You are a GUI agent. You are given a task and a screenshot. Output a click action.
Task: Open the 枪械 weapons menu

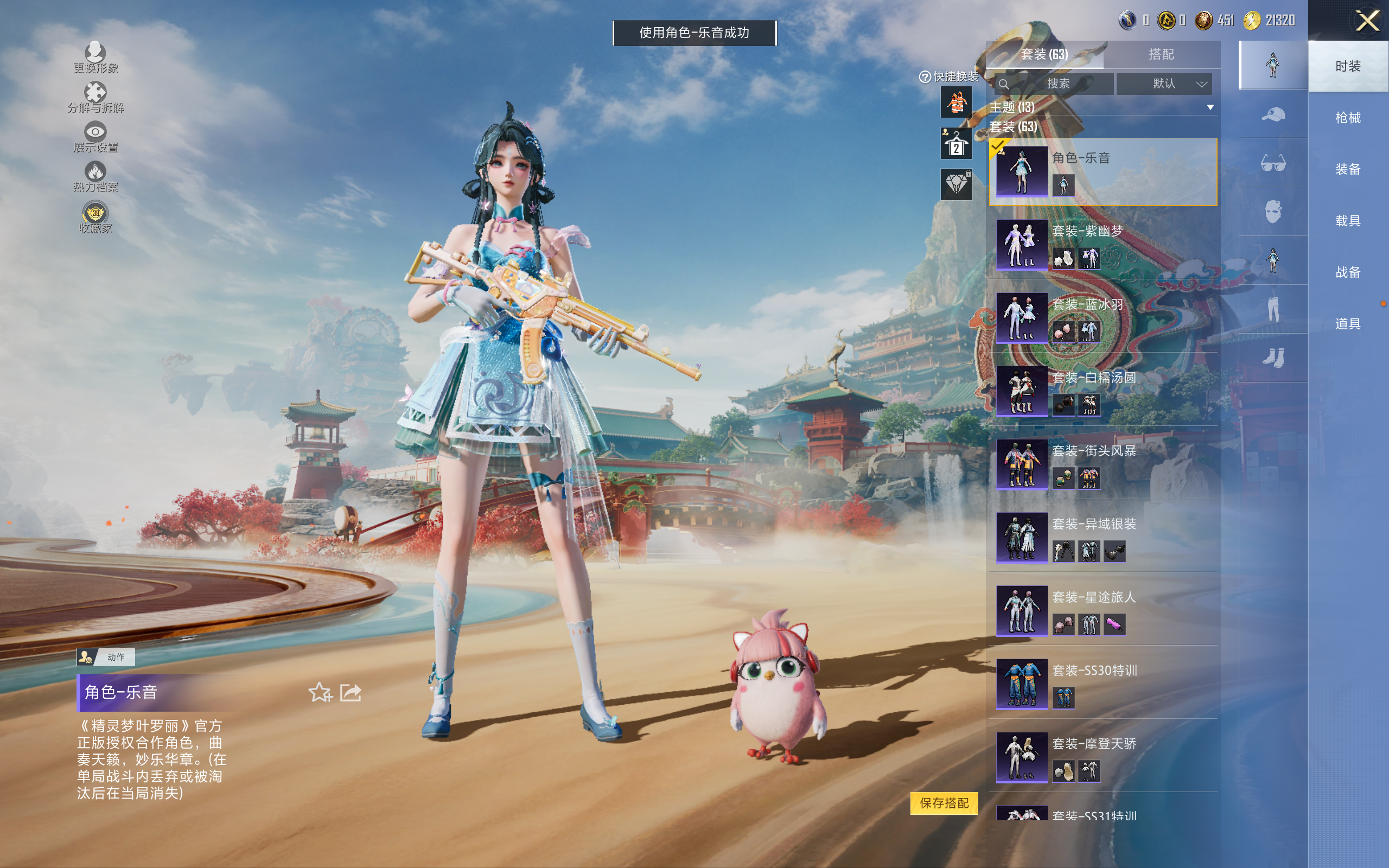pos(1348,118)
